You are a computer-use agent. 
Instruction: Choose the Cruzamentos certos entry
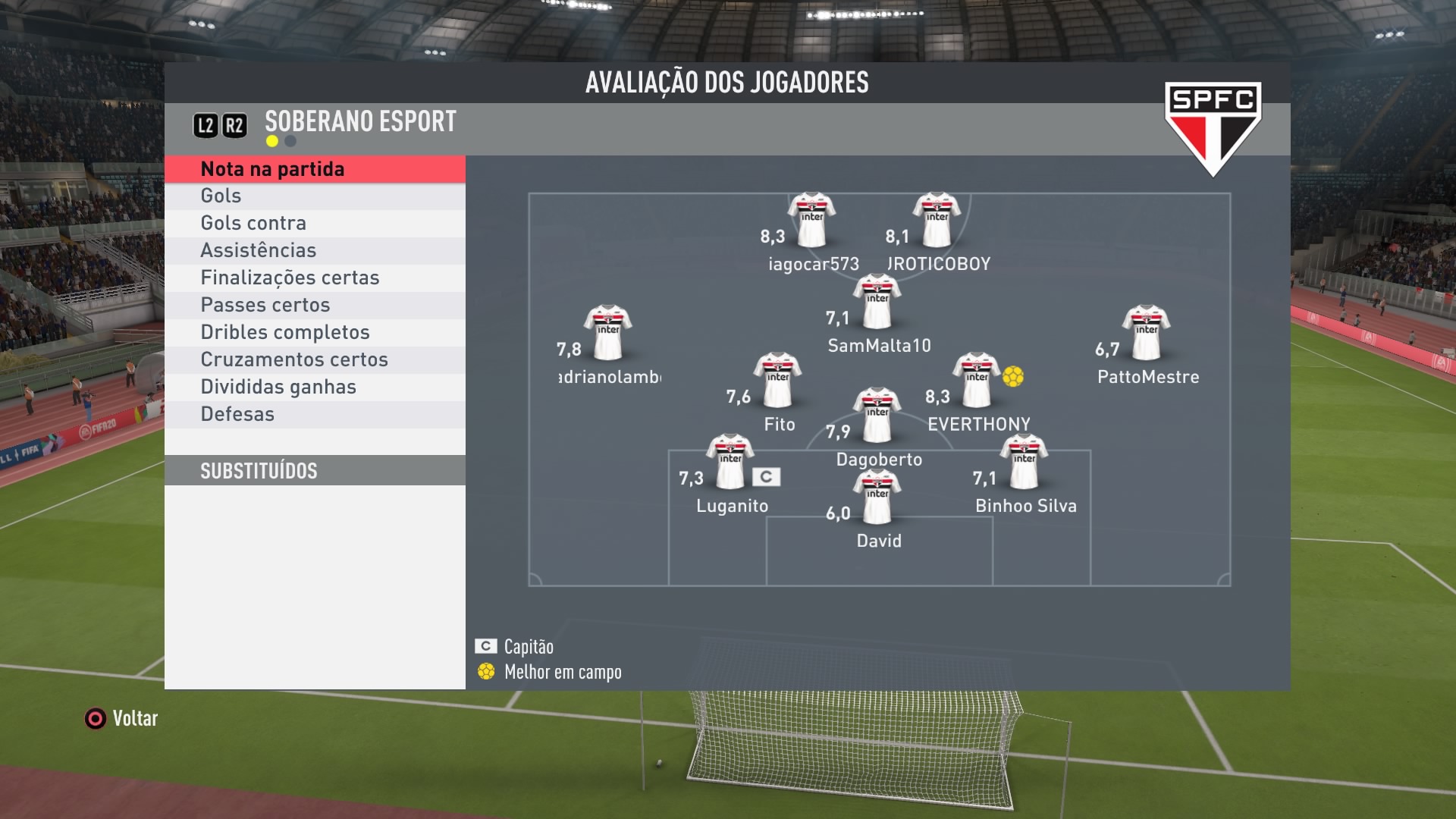tap(315, 360)
